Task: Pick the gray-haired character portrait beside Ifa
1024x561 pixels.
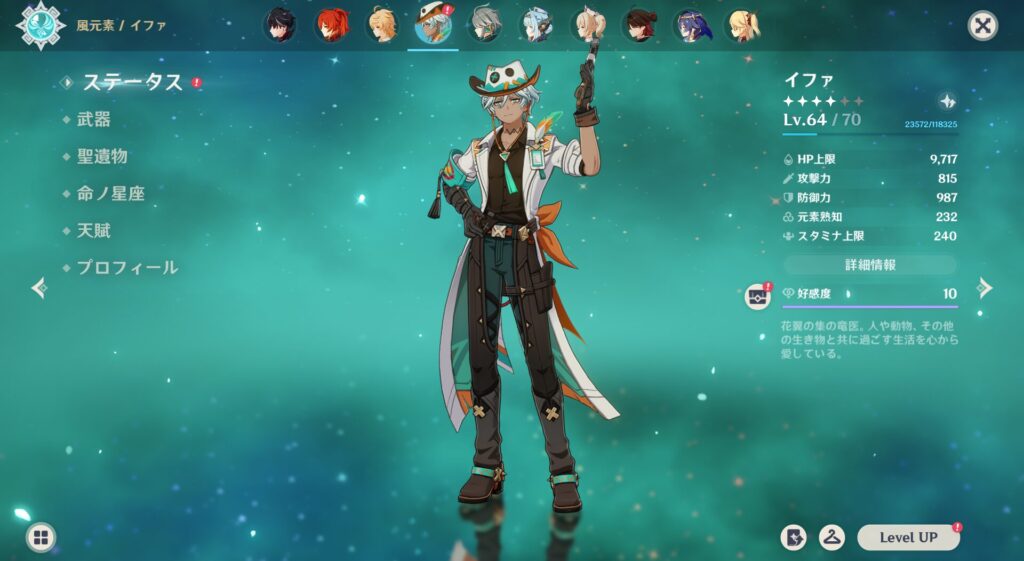Action: click(x=486, y=25)
